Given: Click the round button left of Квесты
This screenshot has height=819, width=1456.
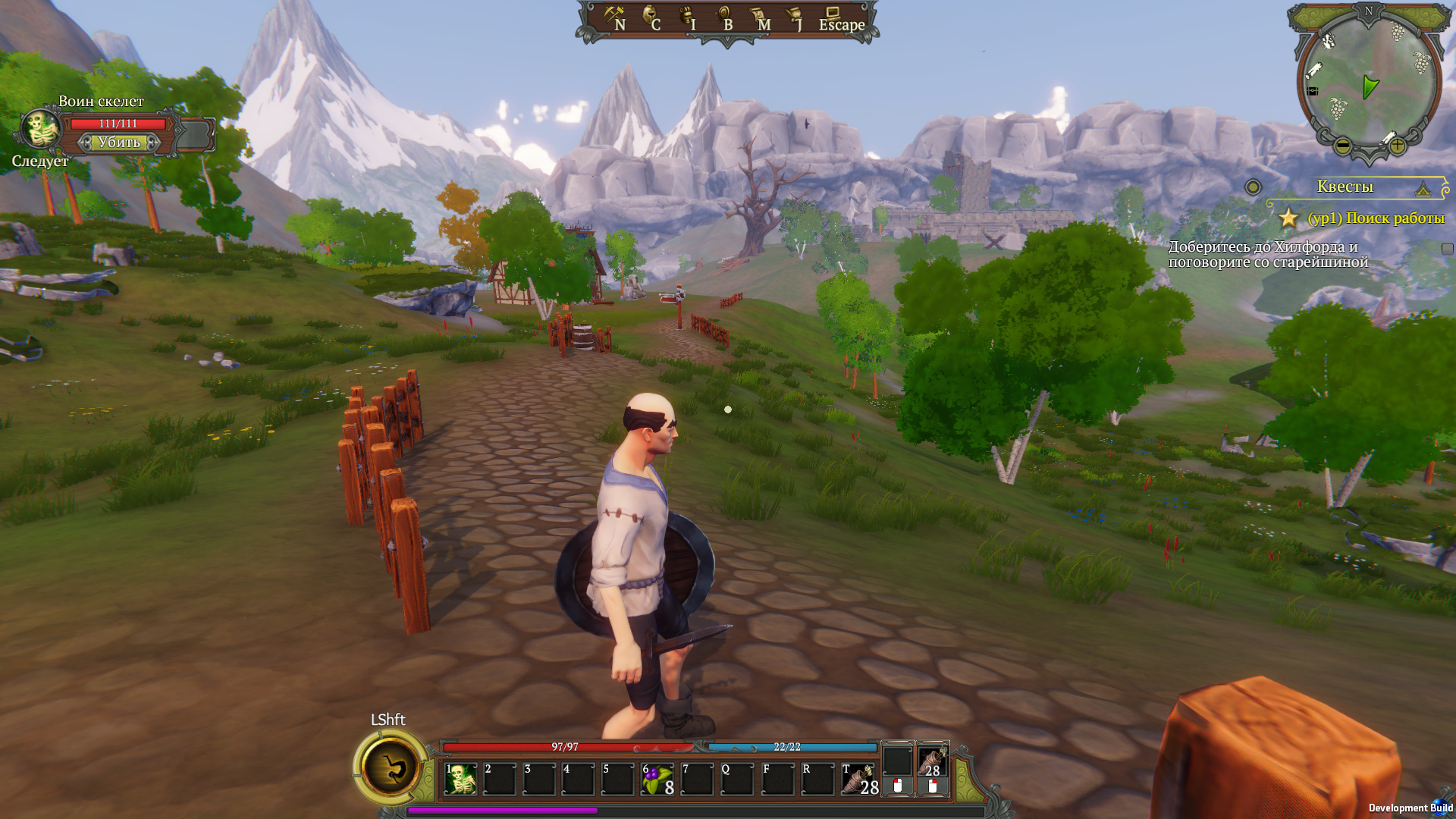Looking at the screenshot, I should 1253,187.
